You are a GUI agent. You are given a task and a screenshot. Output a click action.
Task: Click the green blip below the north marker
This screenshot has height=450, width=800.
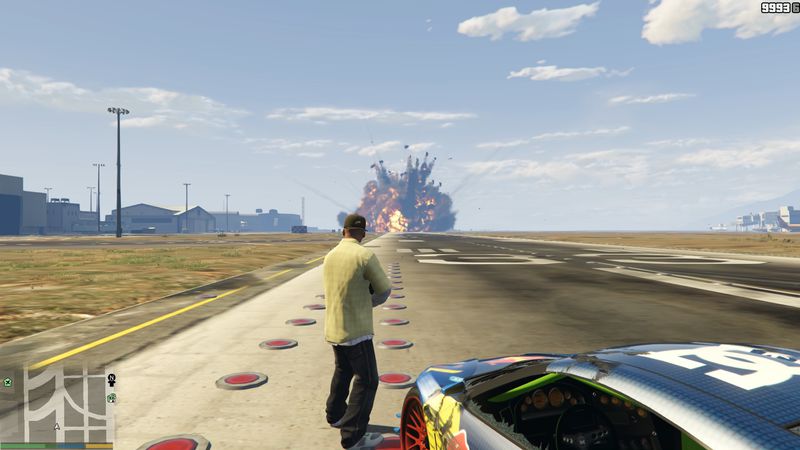(x=111, y=398)
